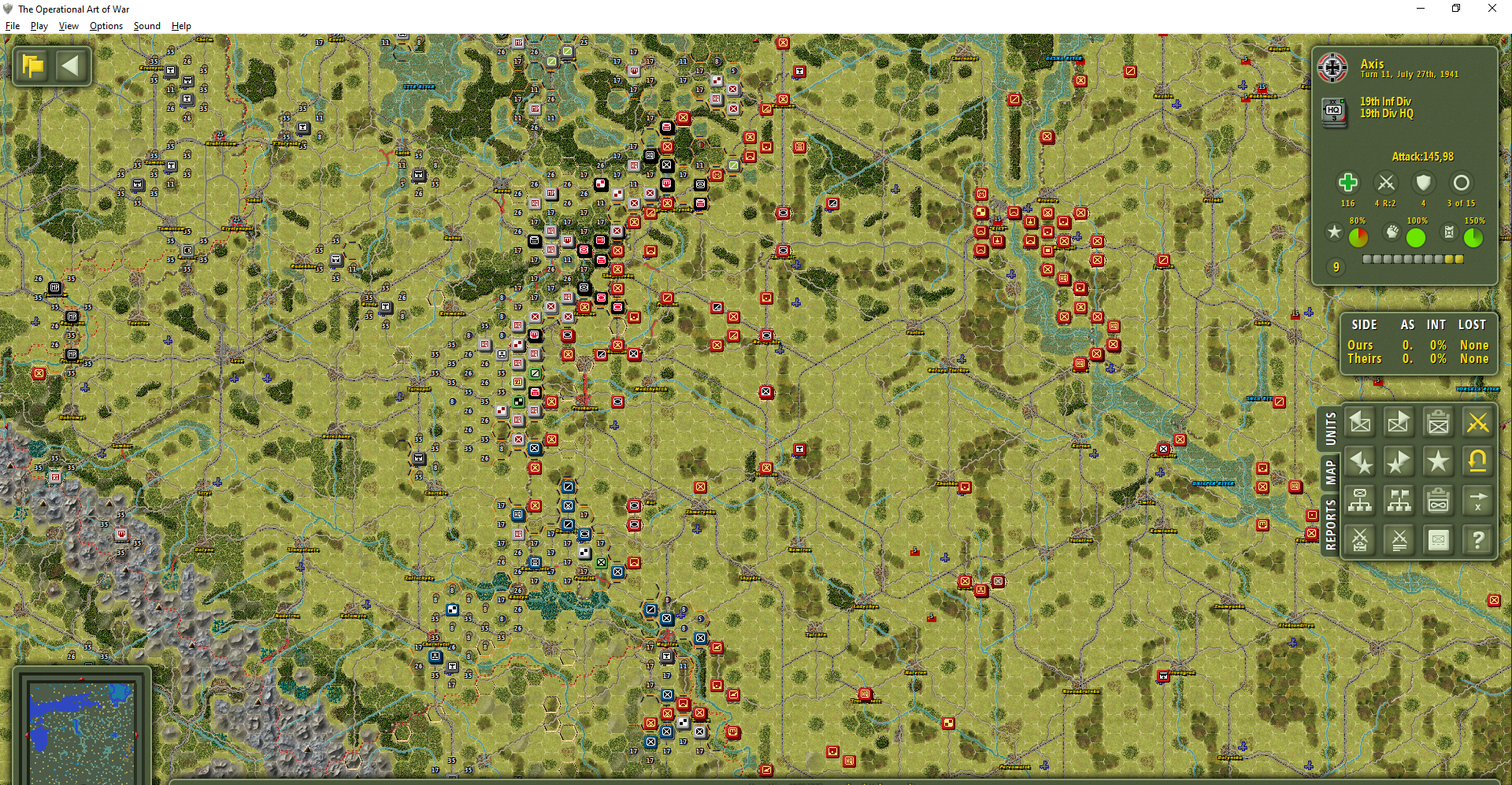Select the next unit icon
The height and width of the screenshot is (785, 1512).
click(1399, 423)
